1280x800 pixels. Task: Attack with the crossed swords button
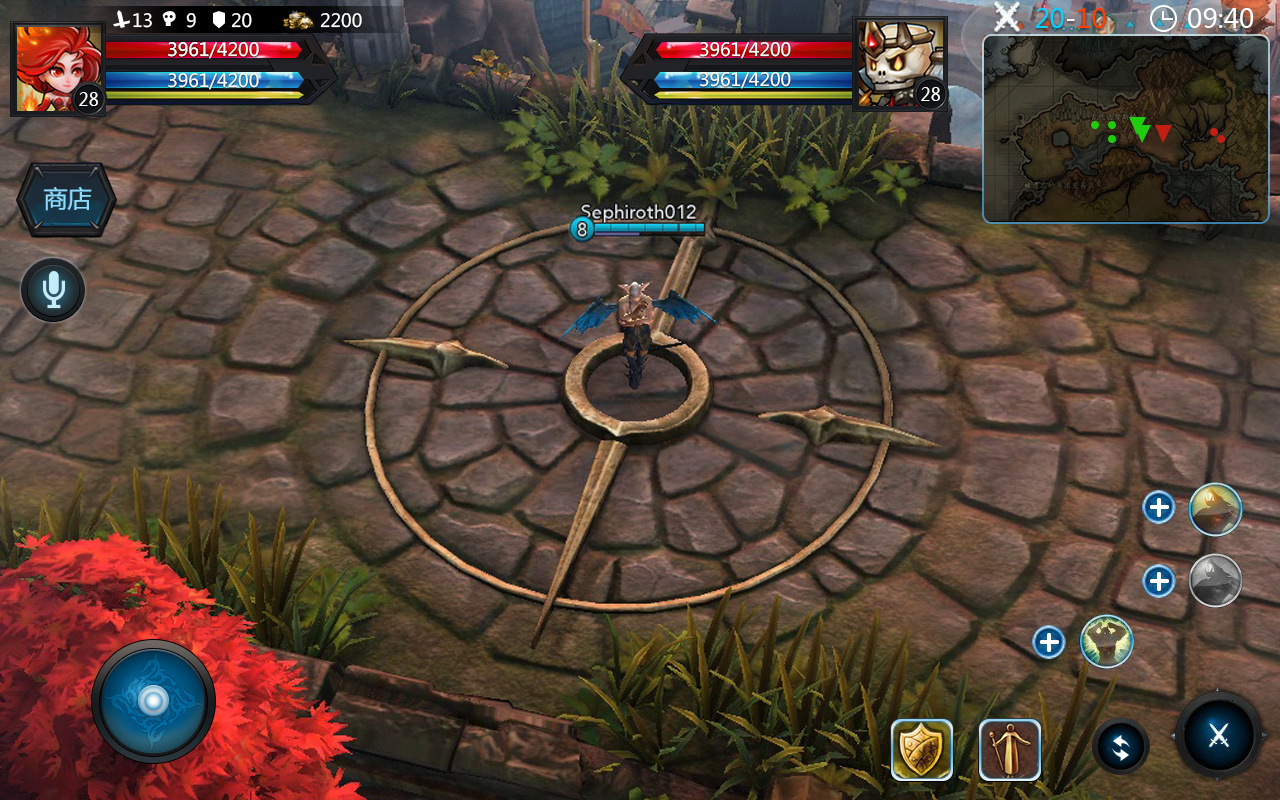(1218, 735)
